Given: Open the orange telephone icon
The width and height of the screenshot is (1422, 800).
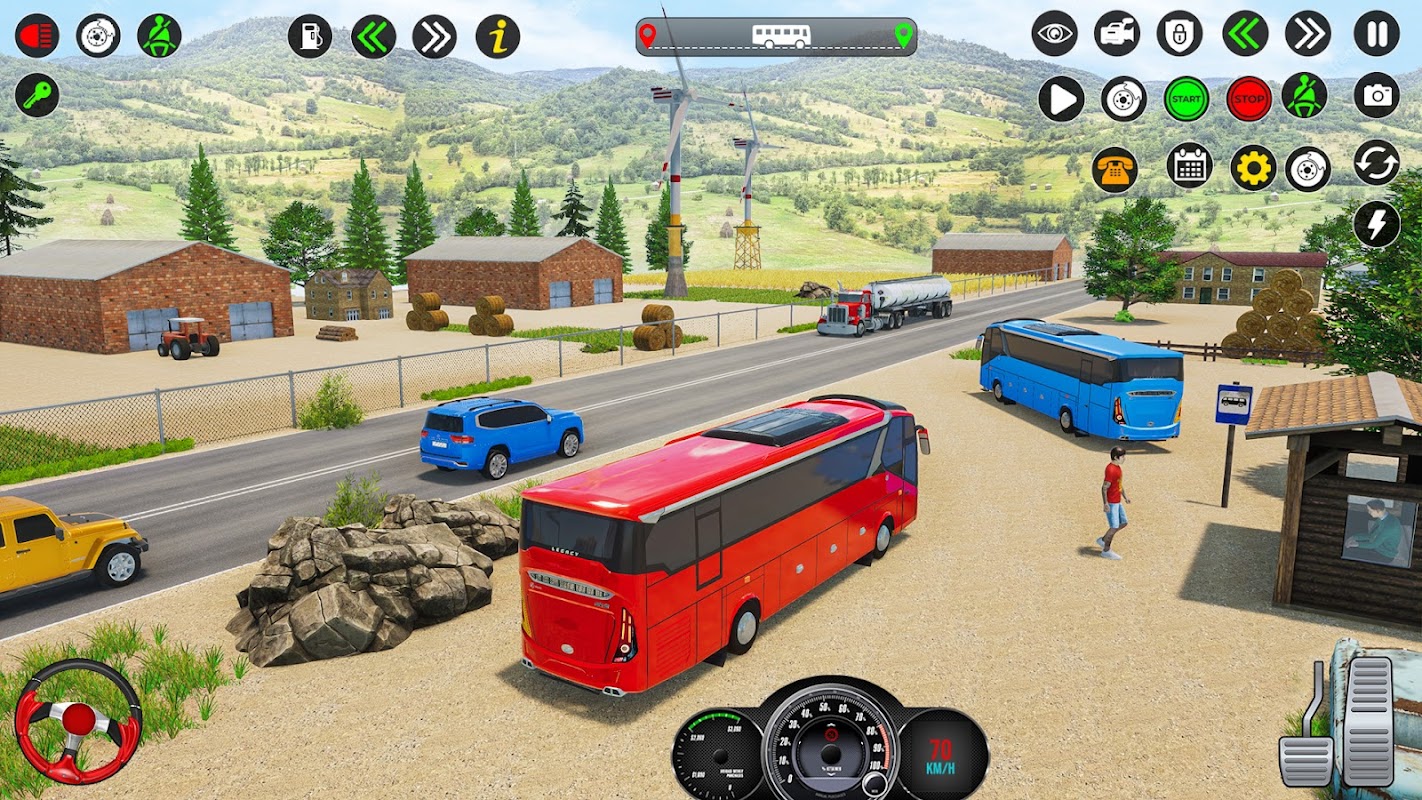Looking at the screenshot, I should click(1114, 169).
